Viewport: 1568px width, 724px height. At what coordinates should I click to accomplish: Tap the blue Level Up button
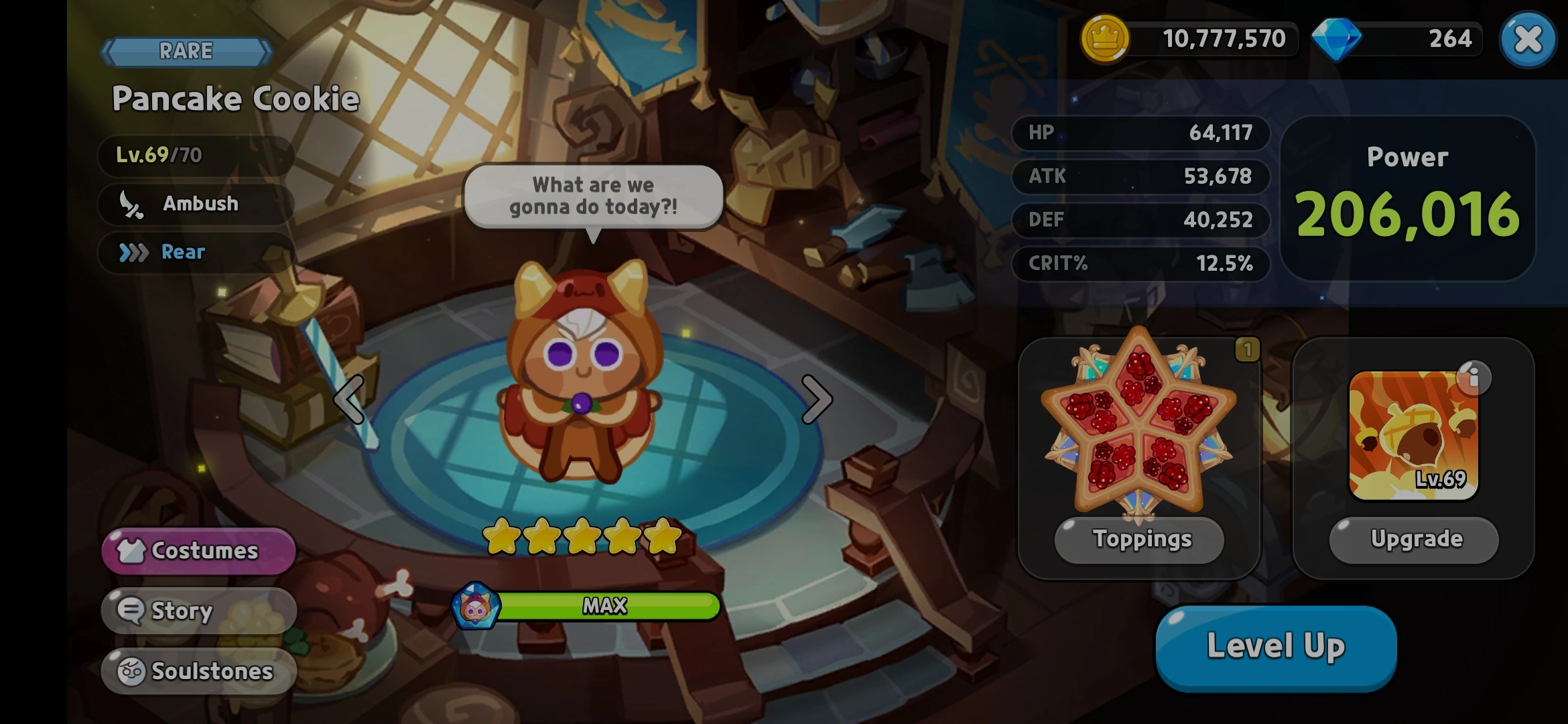click(x=1276, y=646)
